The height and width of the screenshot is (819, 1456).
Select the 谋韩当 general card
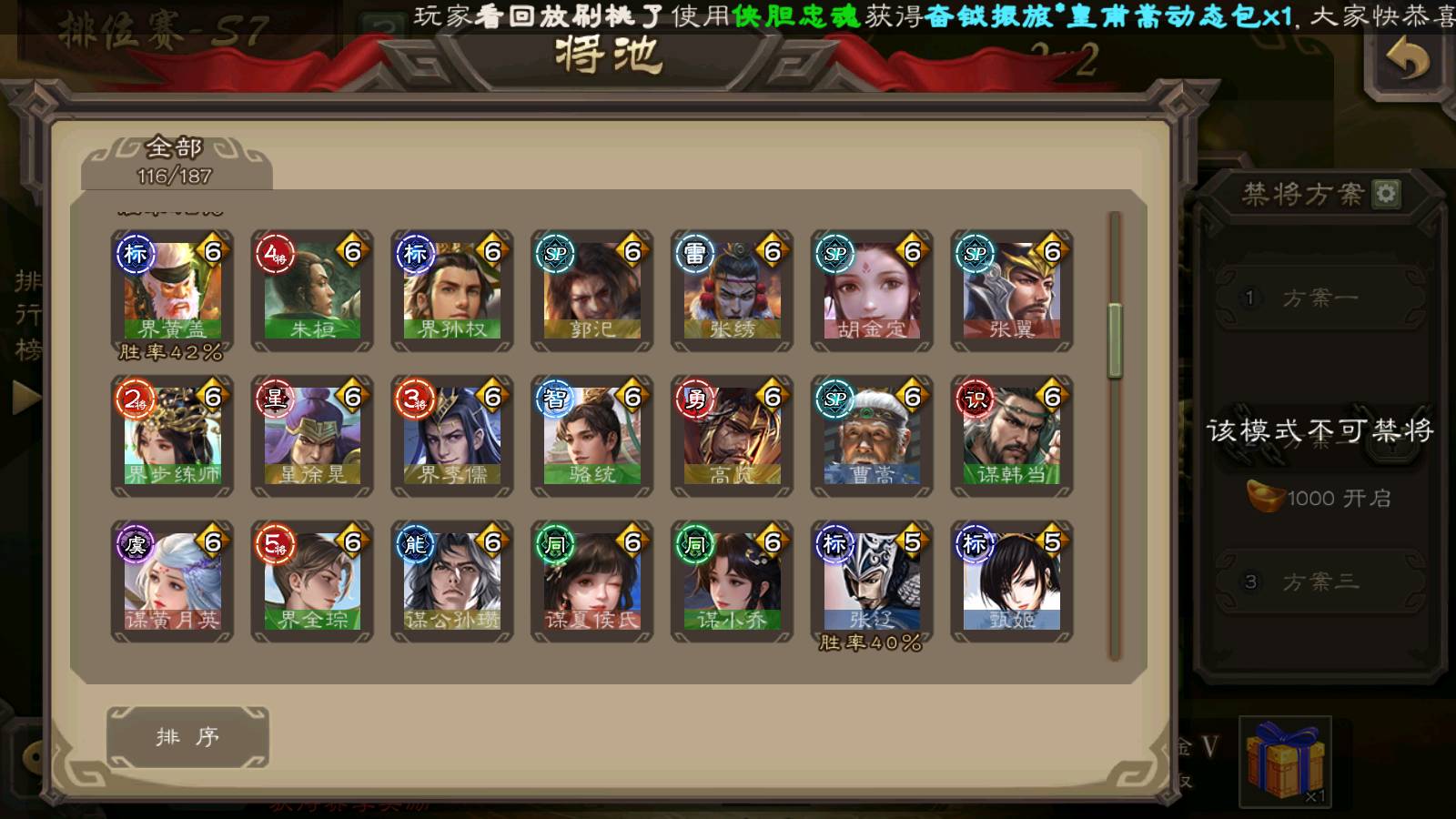point(1012,436)
